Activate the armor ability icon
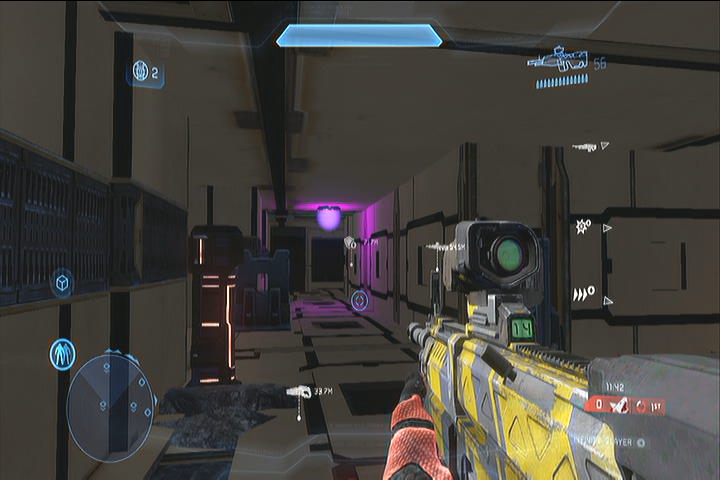The height and width of the screenshot is (480, 720). coord(63,353)
